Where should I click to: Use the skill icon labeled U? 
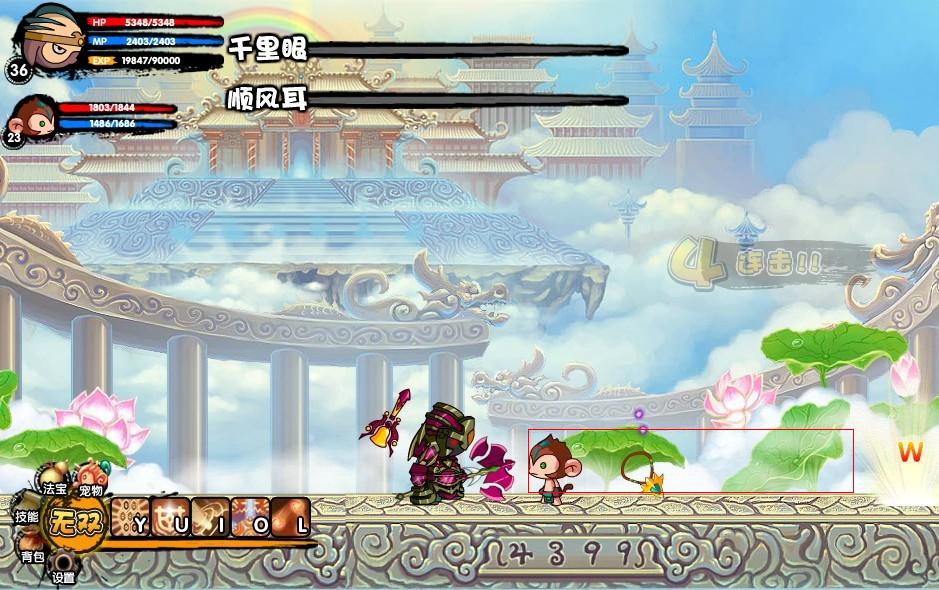click(x=170, y=517)
